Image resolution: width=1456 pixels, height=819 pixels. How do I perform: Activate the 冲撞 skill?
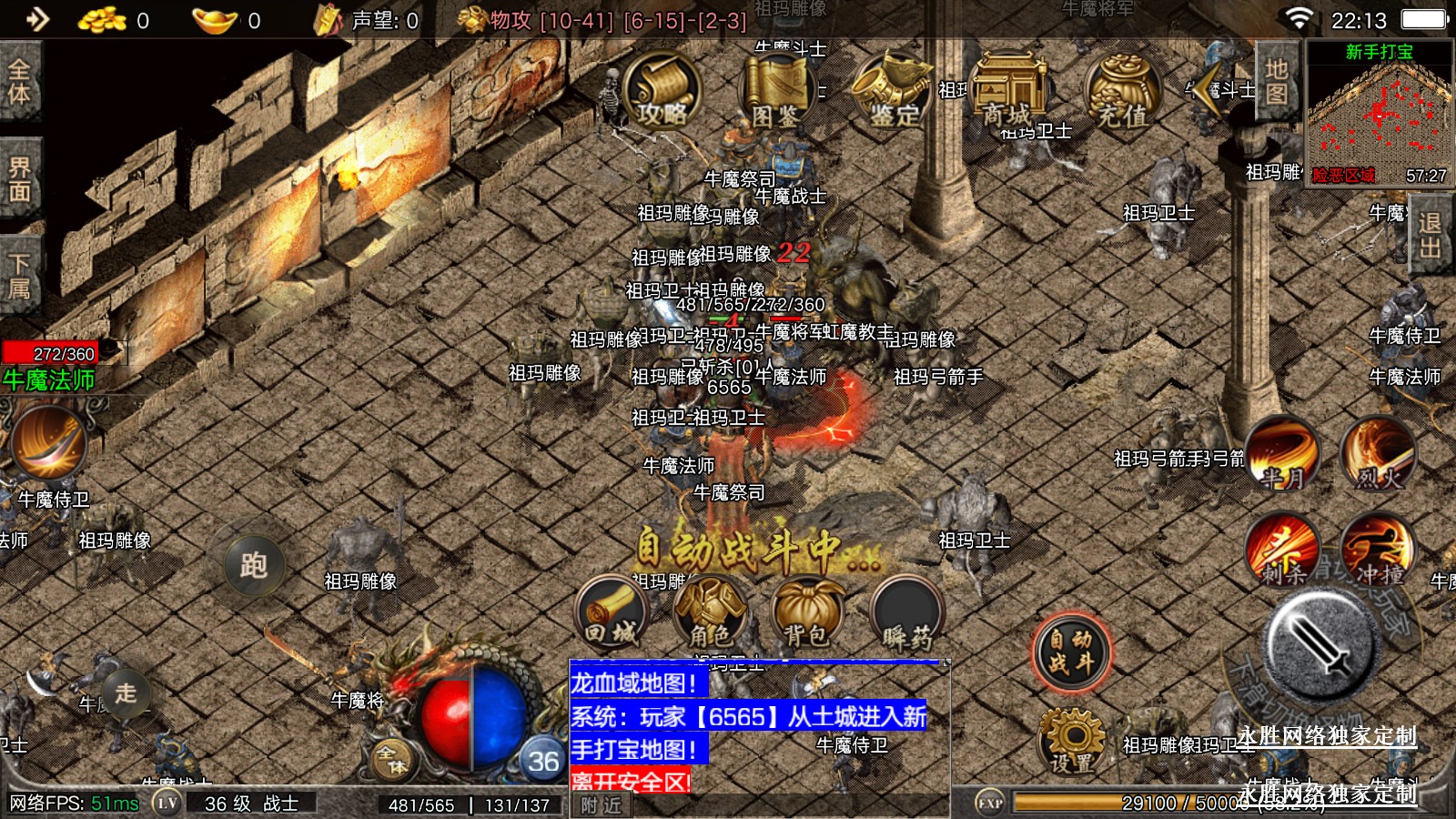pos(1378,549)
